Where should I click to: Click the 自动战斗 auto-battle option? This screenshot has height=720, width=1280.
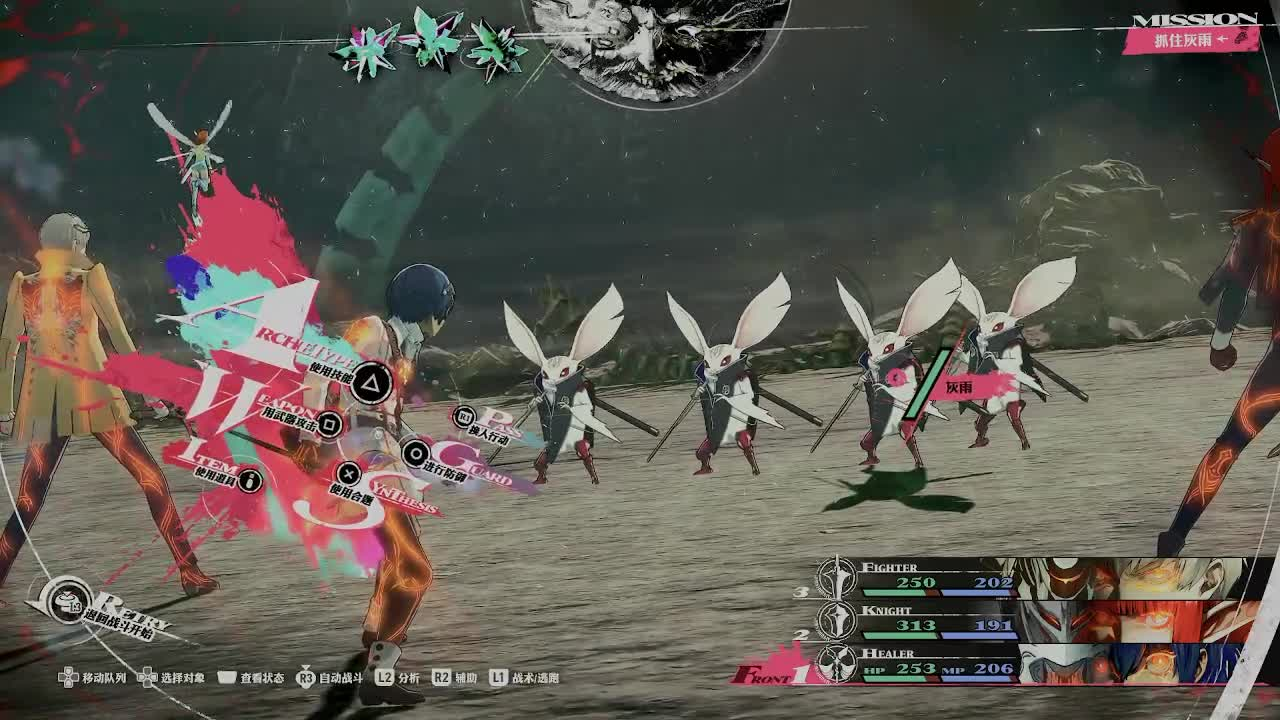tap(330, 678)
